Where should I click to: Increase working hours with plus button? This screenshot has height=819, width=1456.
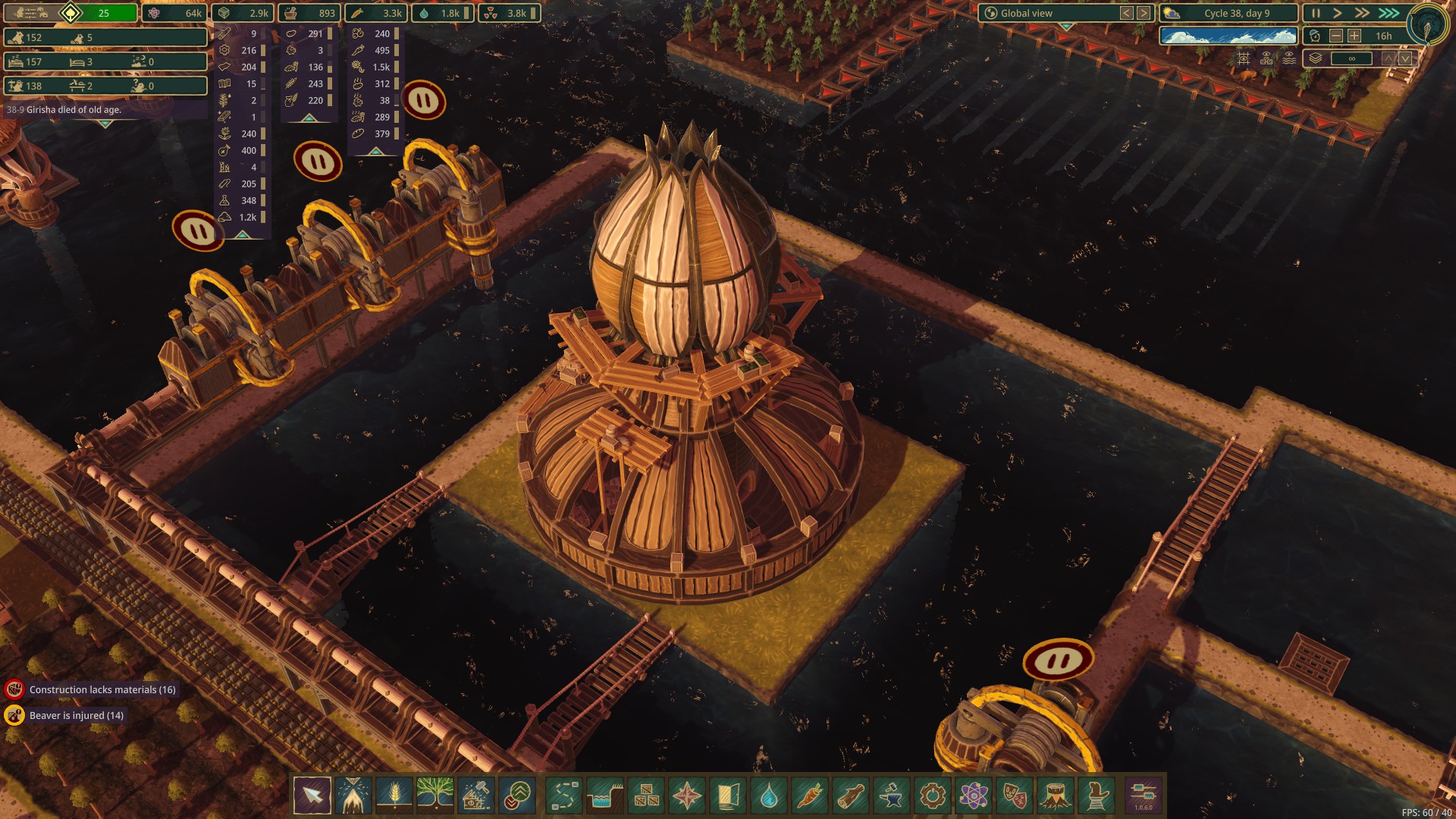click(x=1354, y=36)
